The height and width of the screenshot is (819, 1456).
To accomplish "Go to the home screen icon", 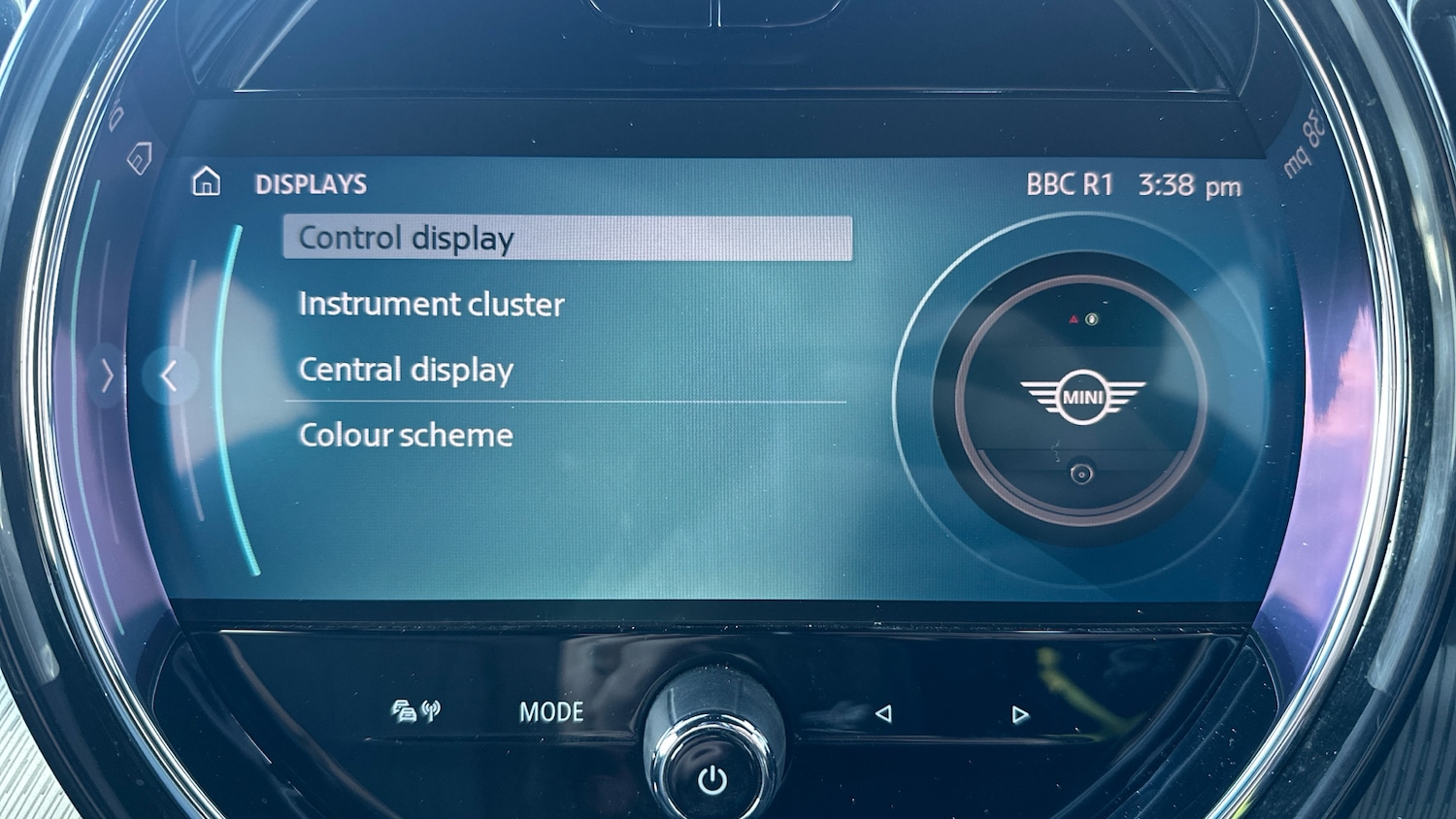I will (206, 182).
